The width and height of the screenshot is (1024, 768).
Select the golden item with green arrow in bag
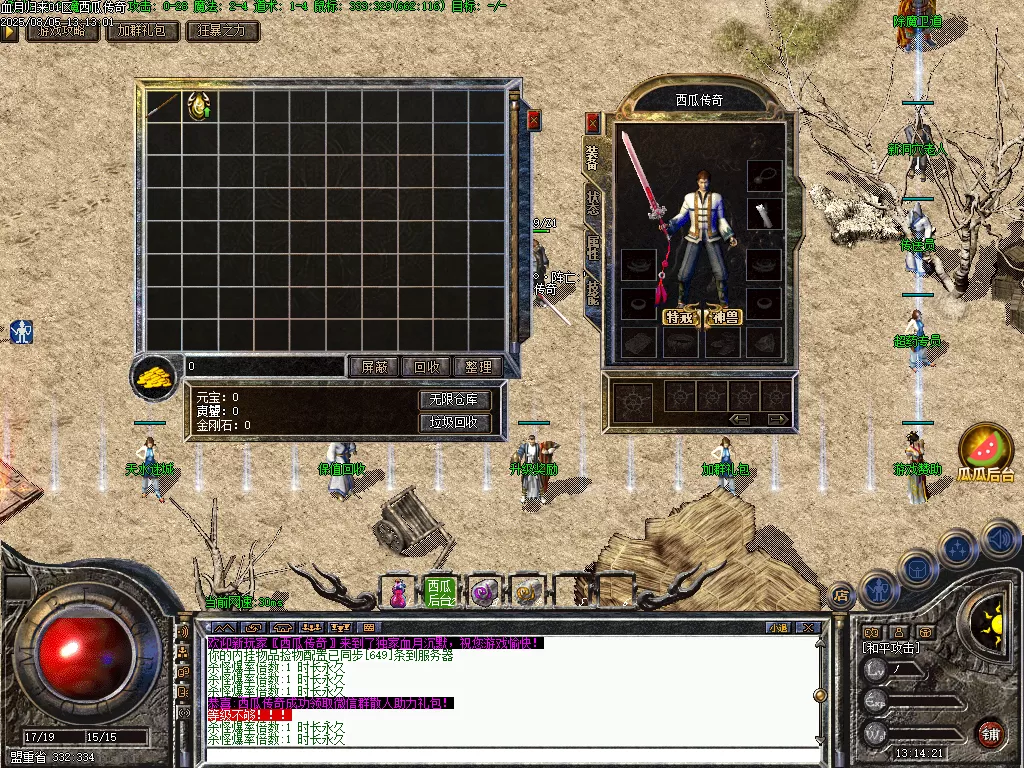coord(200,106)
